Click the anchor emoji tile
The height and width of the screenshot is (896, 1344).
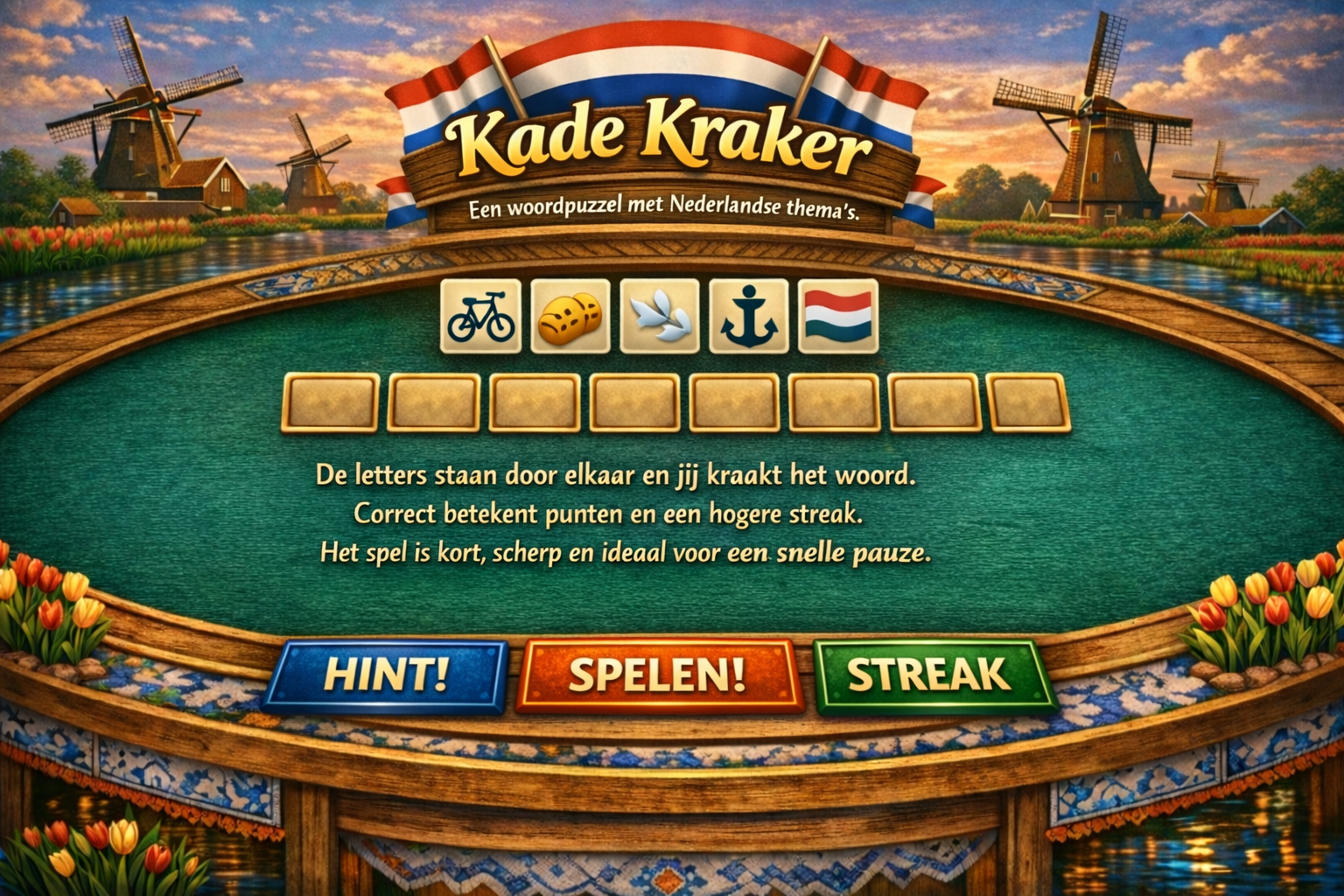[750, 316]
